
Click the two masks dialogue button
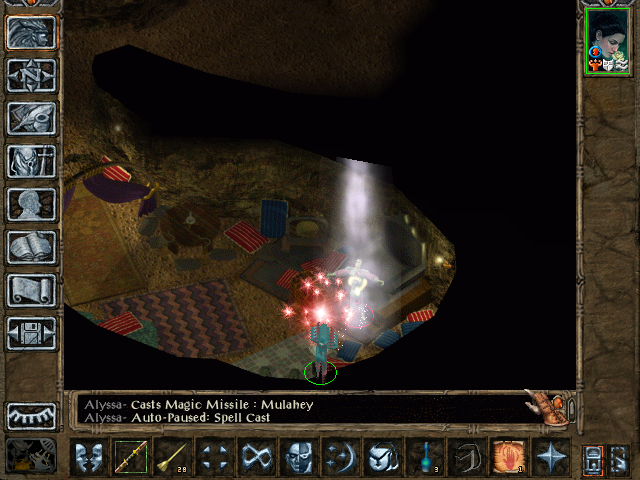(x=88, y=458)
